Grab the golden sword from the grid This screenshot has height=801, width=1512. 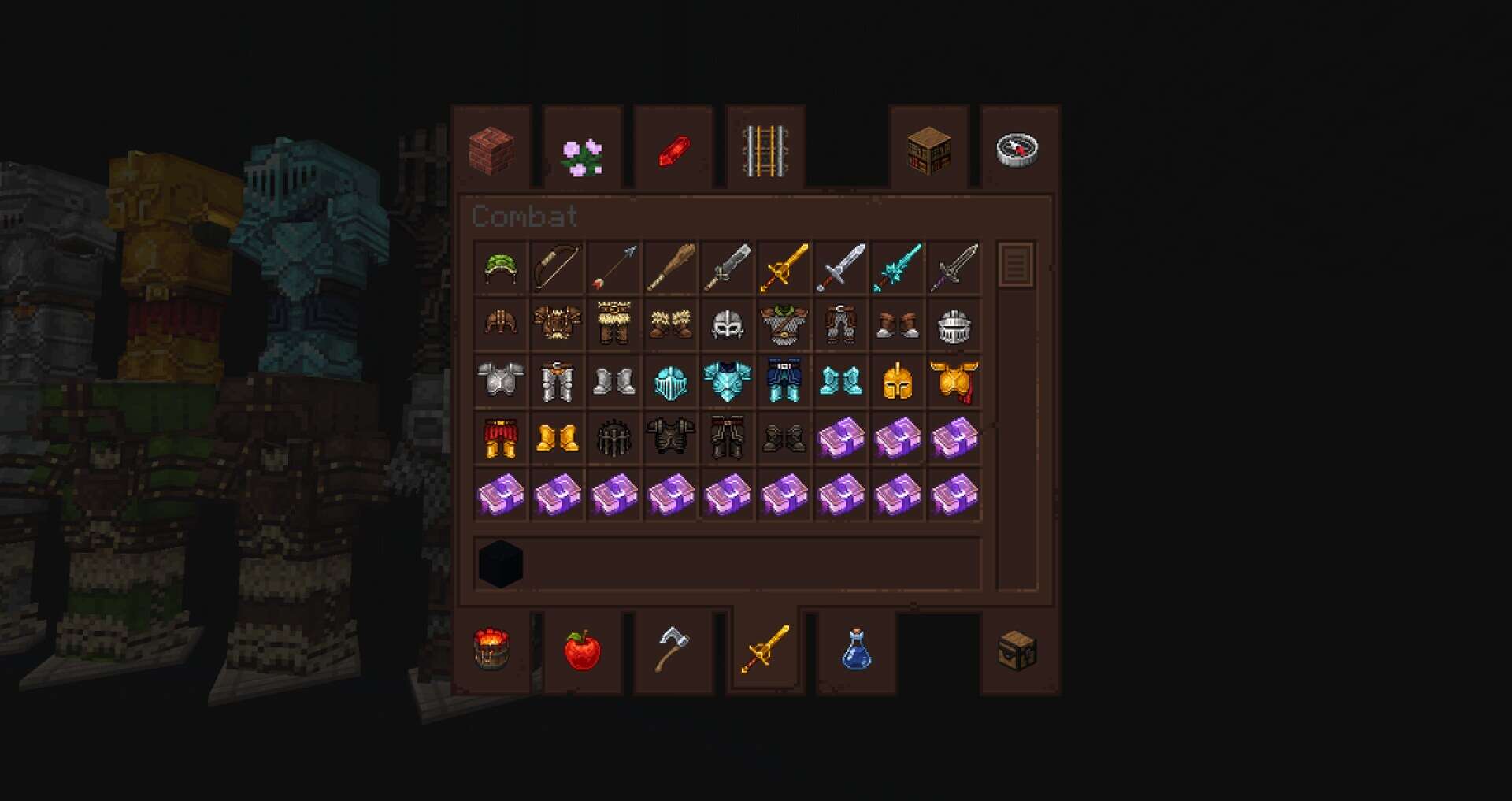pyautogui.click(x=784, y=269)
